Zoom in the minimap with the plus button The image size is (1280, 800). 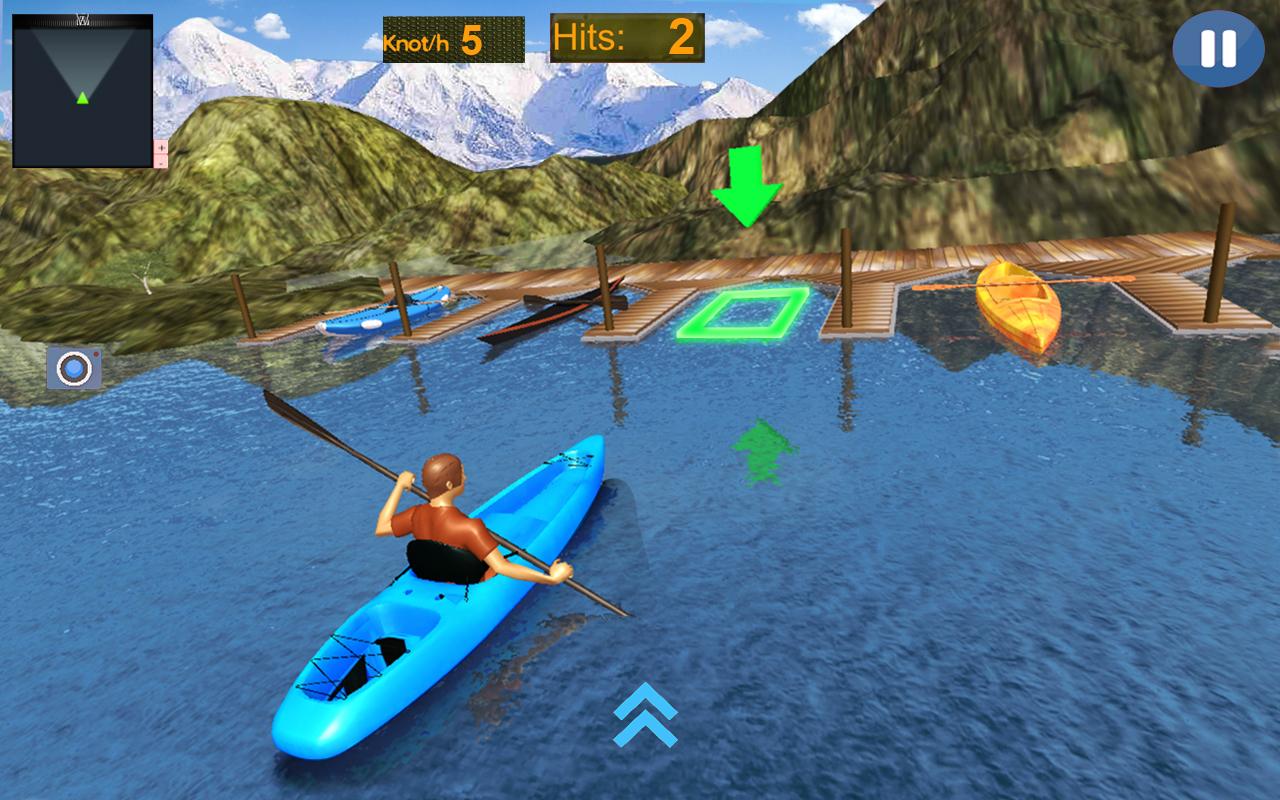[x=161, y=147]
